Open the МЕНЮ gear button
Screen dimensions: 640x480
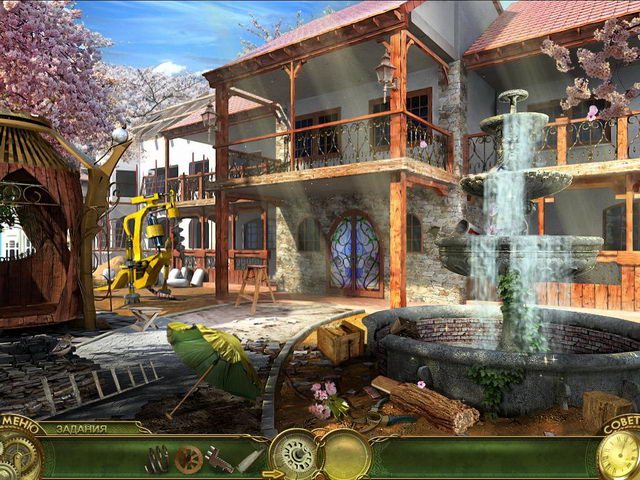pyautogui.click(x=18, y=452)
